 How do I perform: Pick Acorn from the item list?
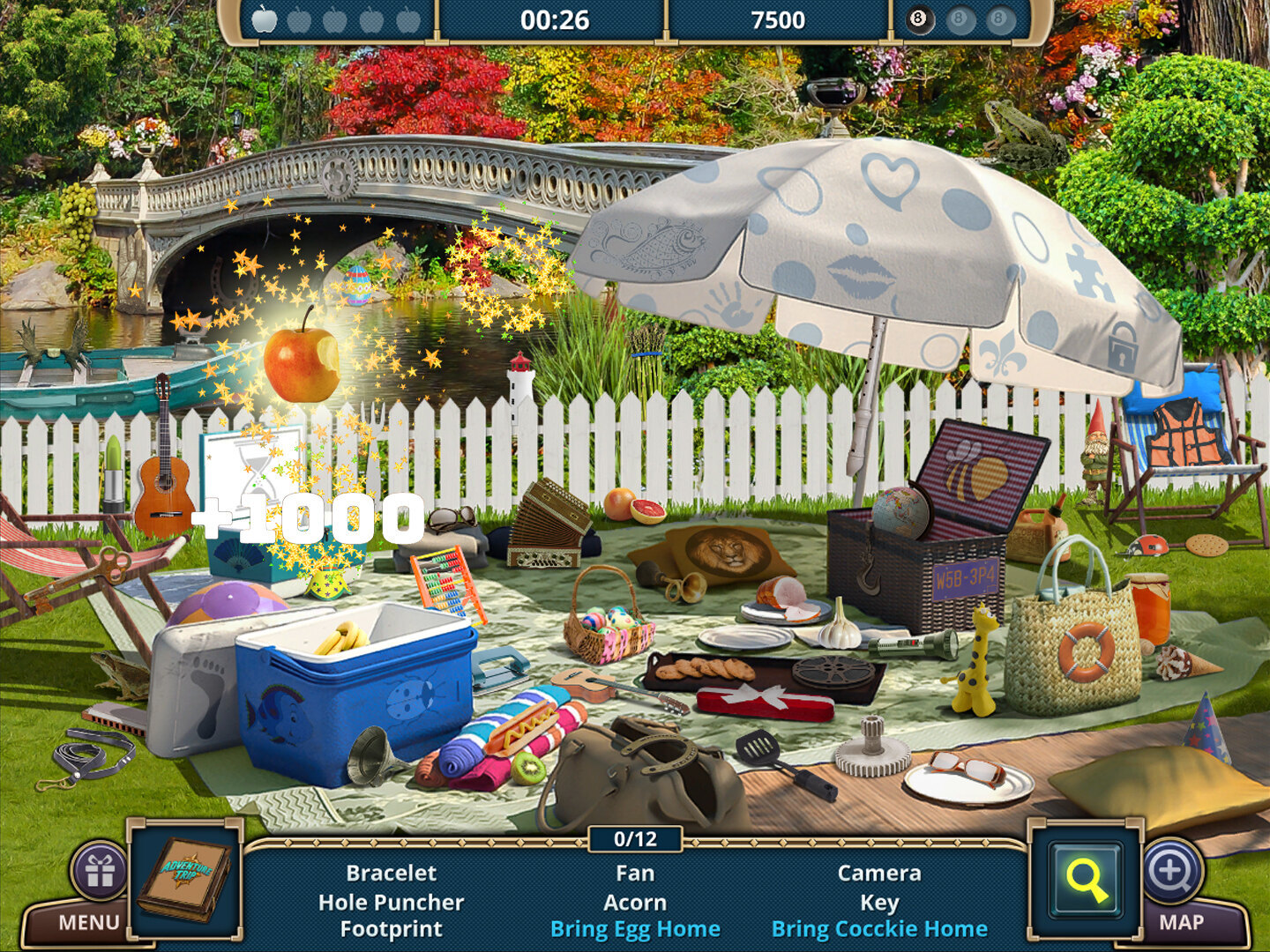point(635,902)
